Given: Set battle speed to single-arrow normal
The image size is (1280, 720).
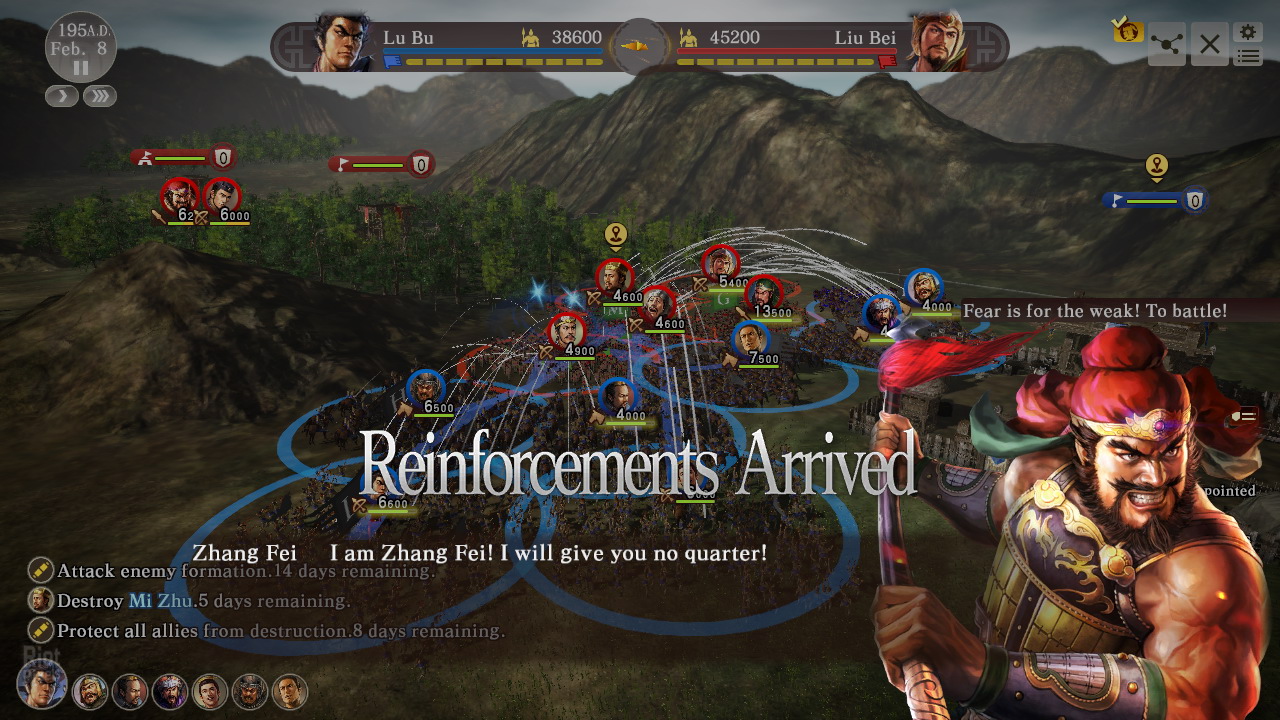Looking at the screenshot, I should pyautogui.click(x=61, y=96).
